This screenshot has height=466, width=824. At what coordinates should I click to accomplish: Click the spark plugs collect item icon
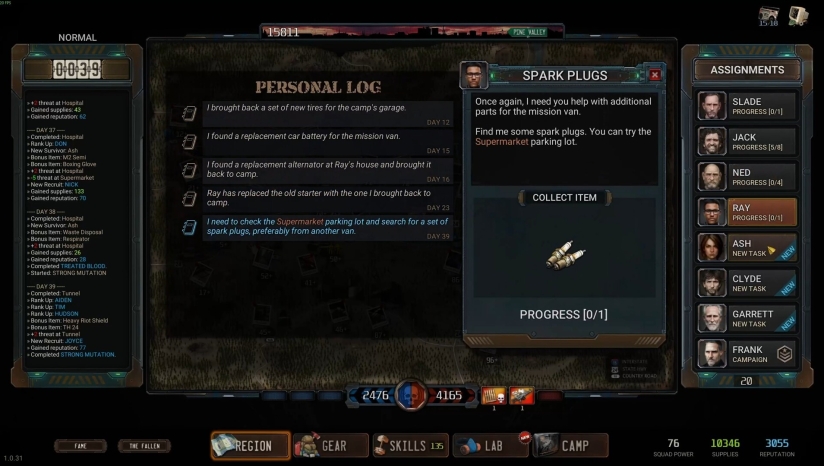(x=564, y=254)
